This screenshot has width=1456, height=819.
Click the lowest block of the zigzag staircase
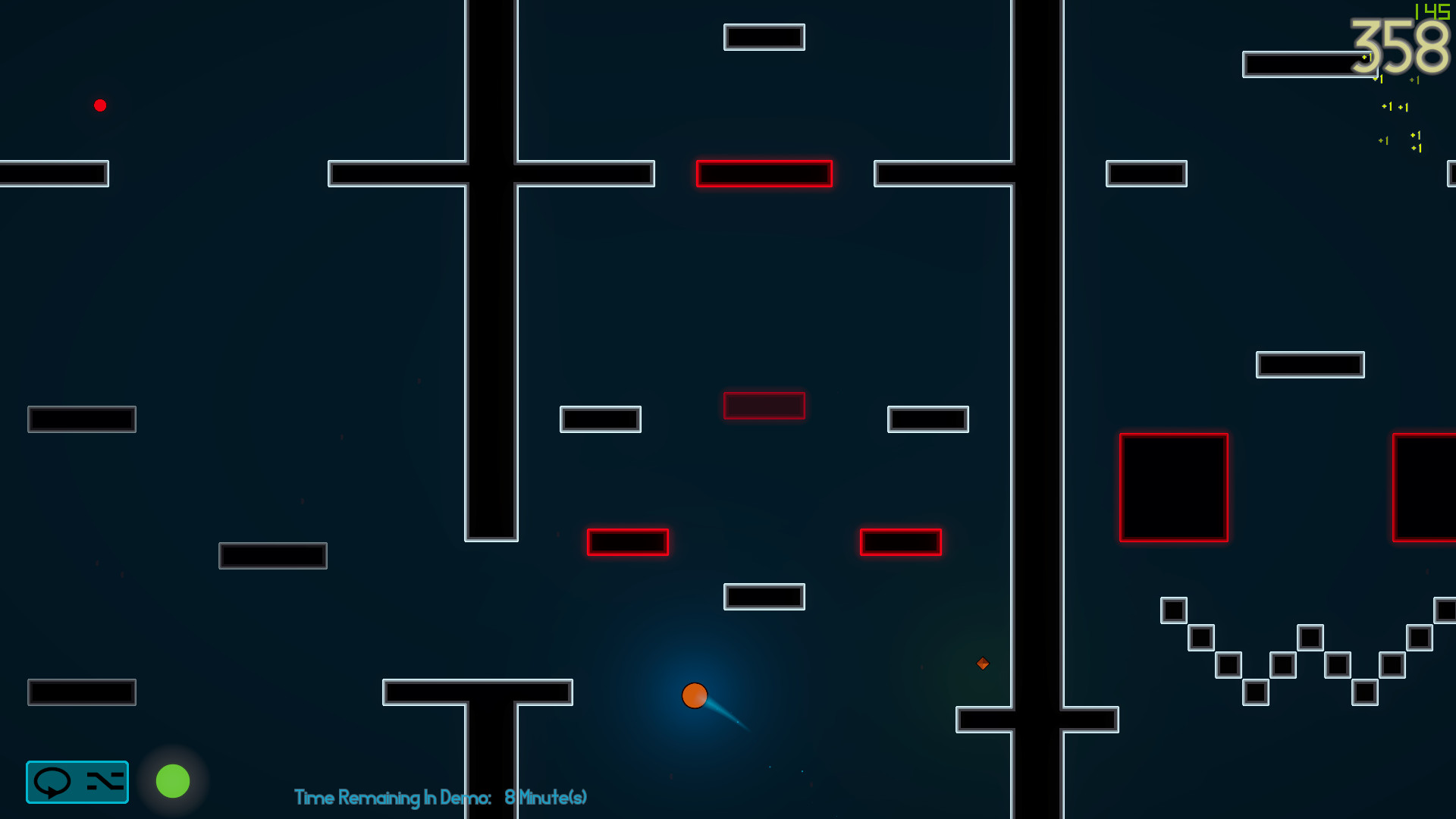click(1255, 692)
